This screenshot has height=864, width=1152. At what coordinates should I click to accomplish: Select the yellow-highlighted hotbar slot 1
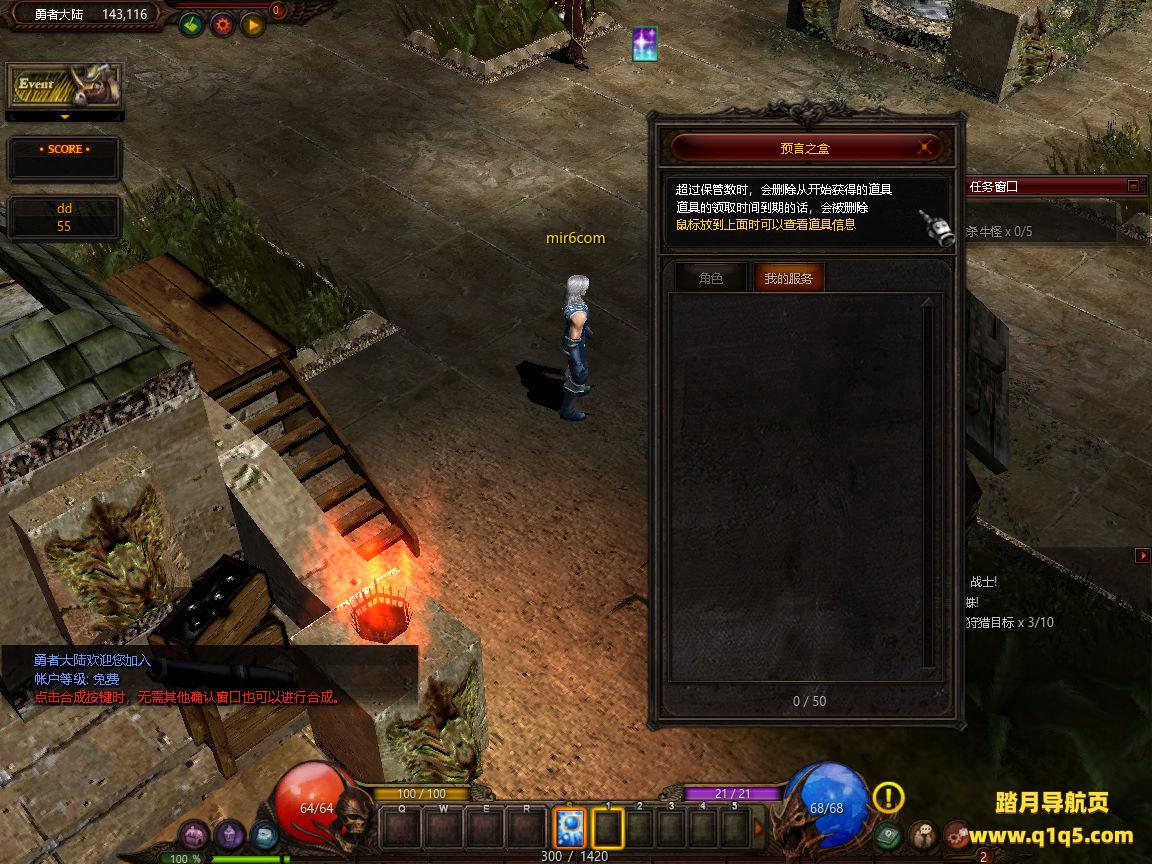[608, 829]
